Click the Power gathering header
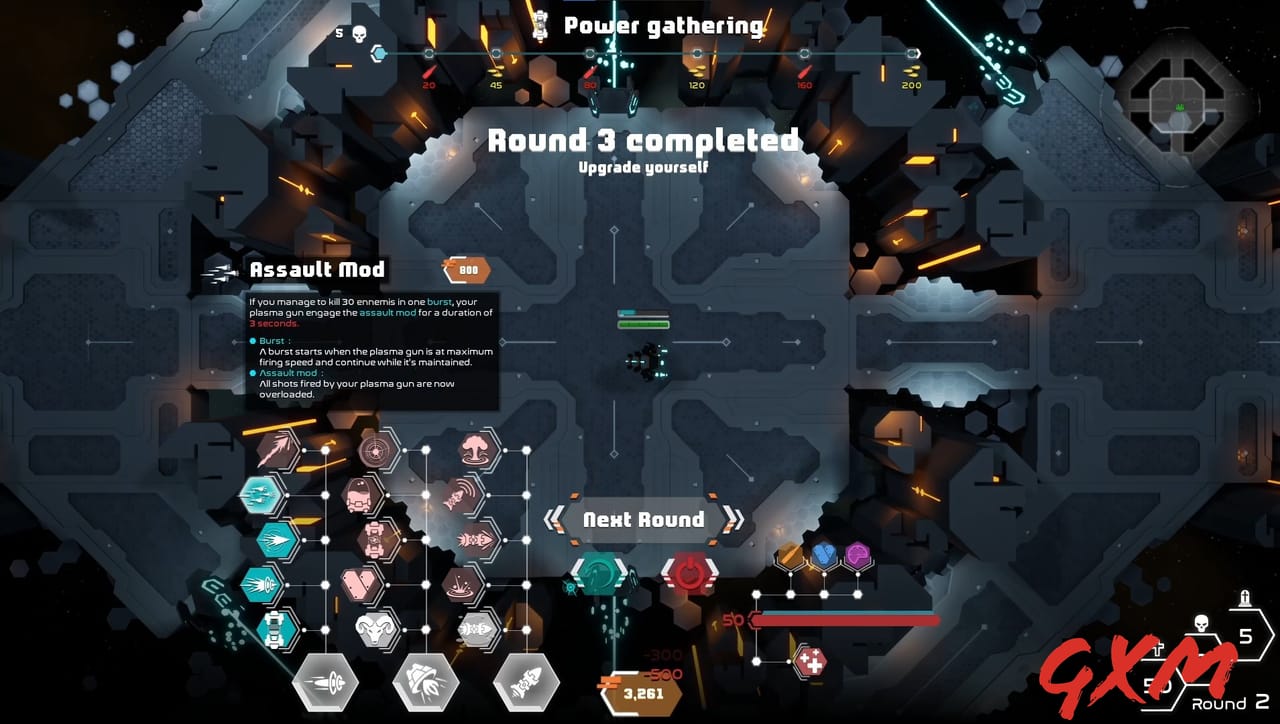 tap(664, 25)
